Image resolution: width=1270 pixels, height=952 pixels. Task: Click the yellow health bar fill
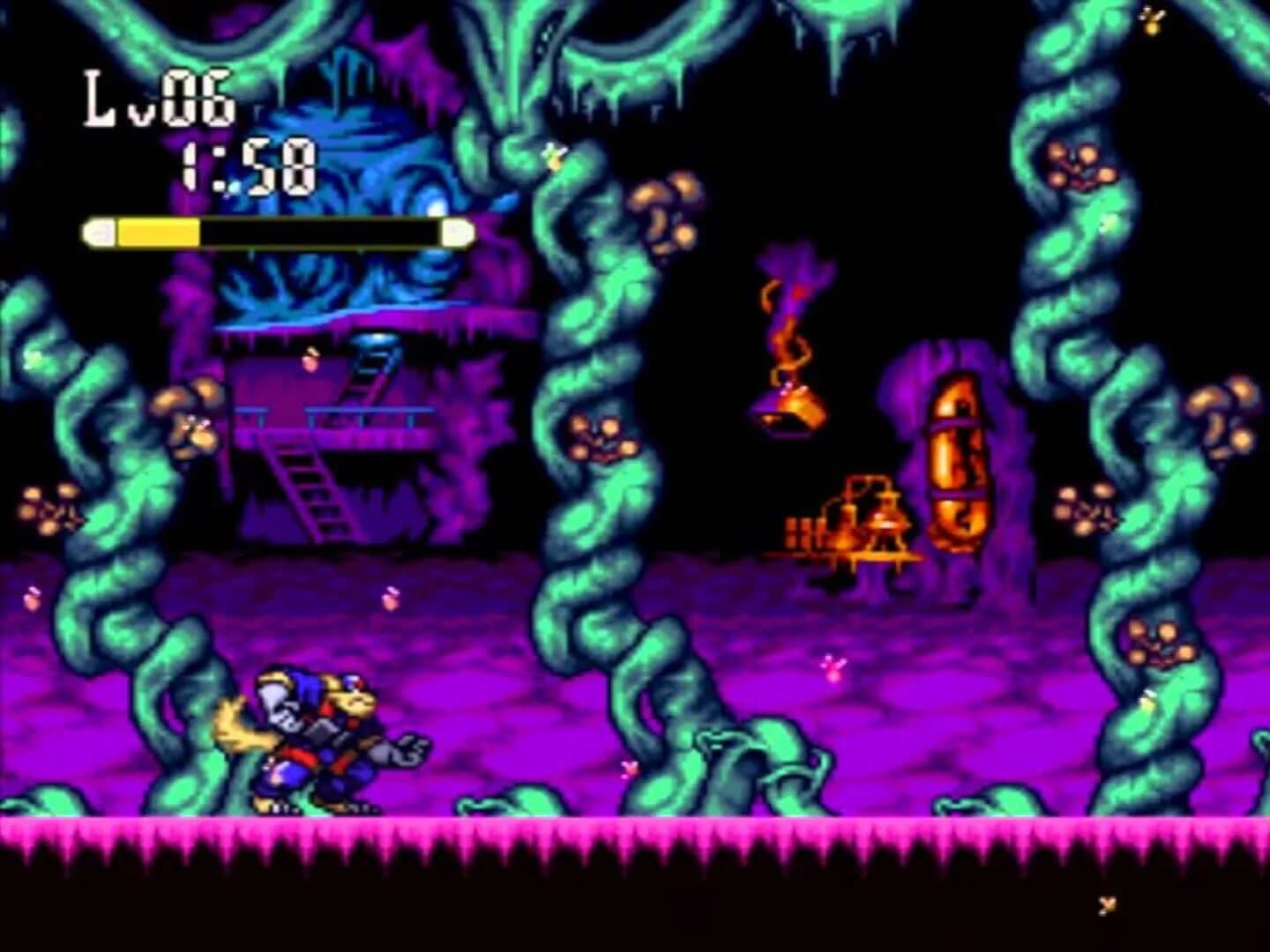tap(159, 229)
